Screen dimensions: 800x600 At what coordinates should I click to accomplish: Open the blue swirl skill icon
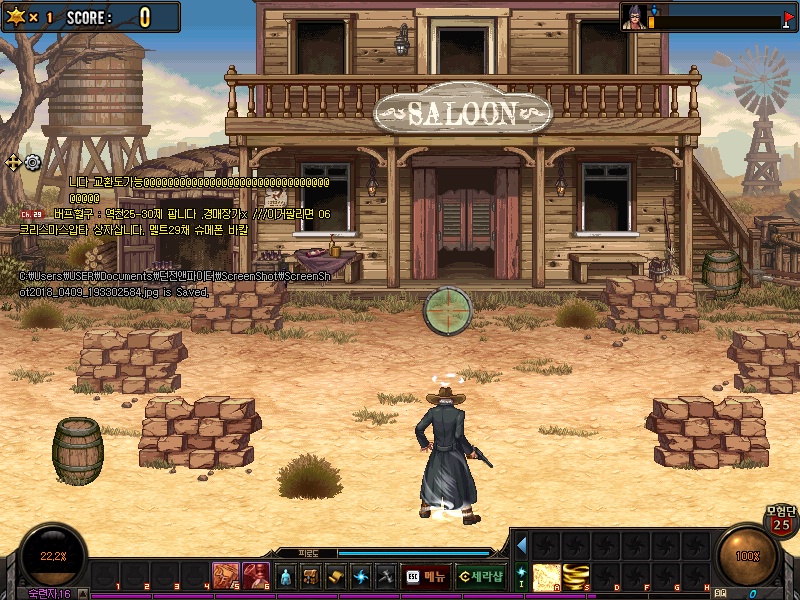[361, 576]
